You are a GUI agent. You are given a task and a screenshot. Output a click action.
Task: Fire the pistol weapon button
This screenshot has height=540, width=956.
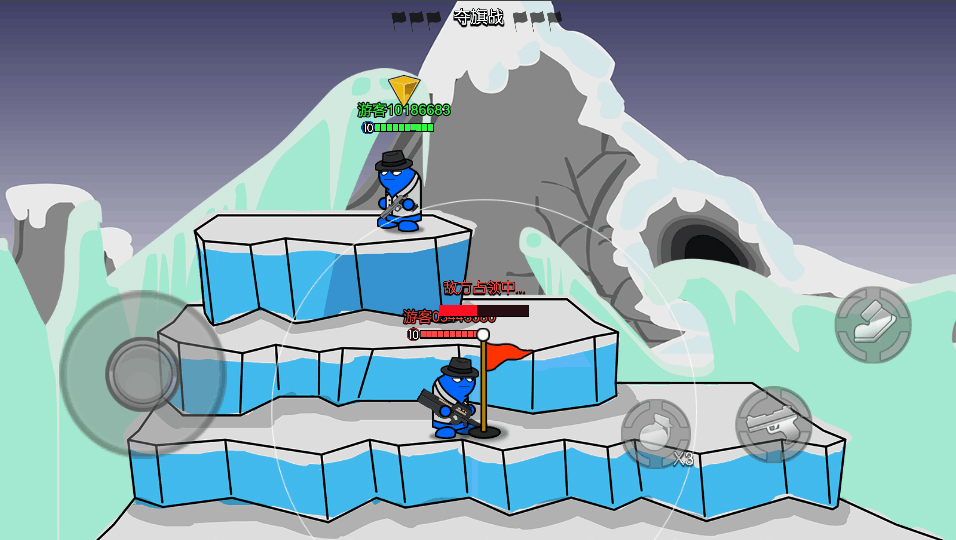(773, 424)
